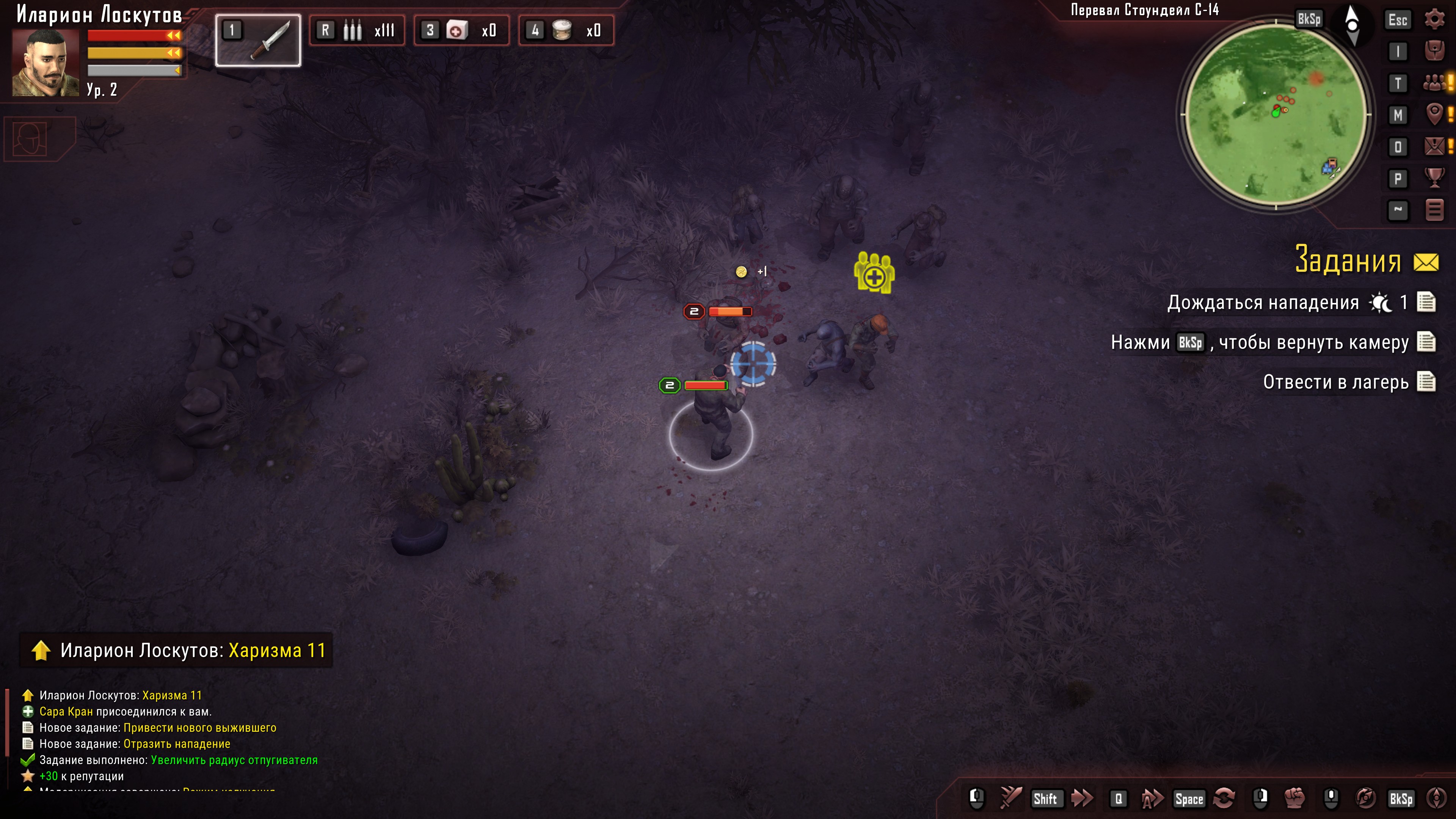Select the quest Дождаться нападения
Screen dimensions: 1456x819
1263,303
